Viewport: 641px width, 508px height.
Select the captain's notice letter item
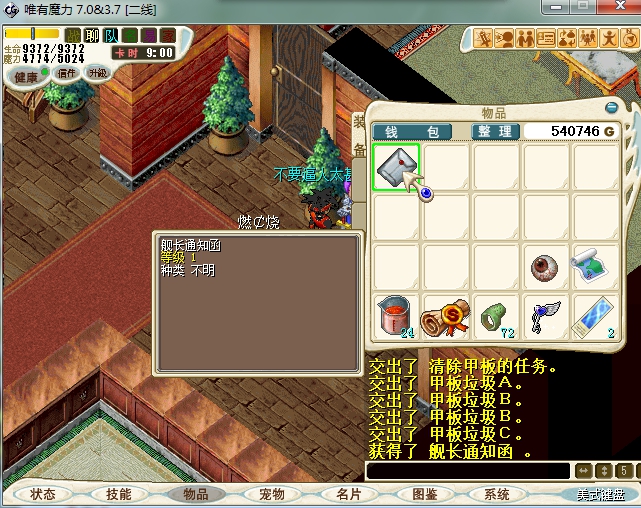point(396,167)
